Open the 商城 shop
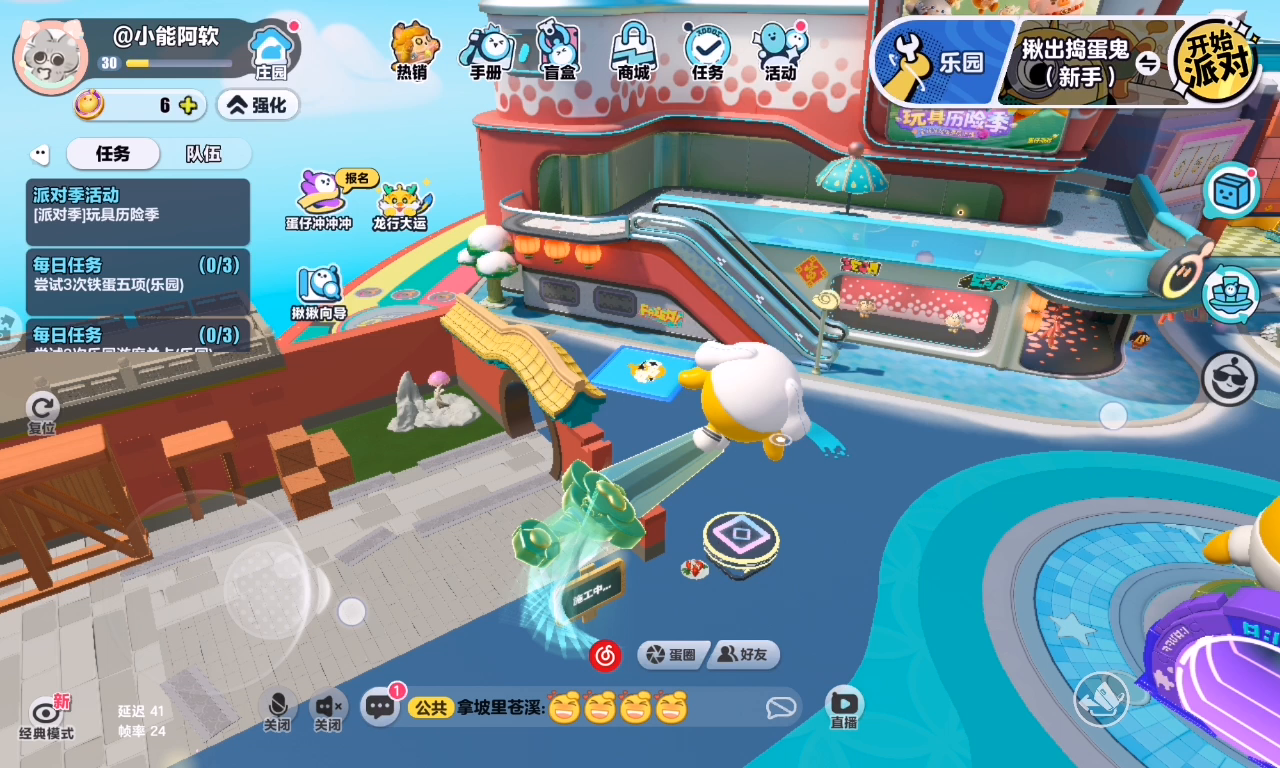 633,50
